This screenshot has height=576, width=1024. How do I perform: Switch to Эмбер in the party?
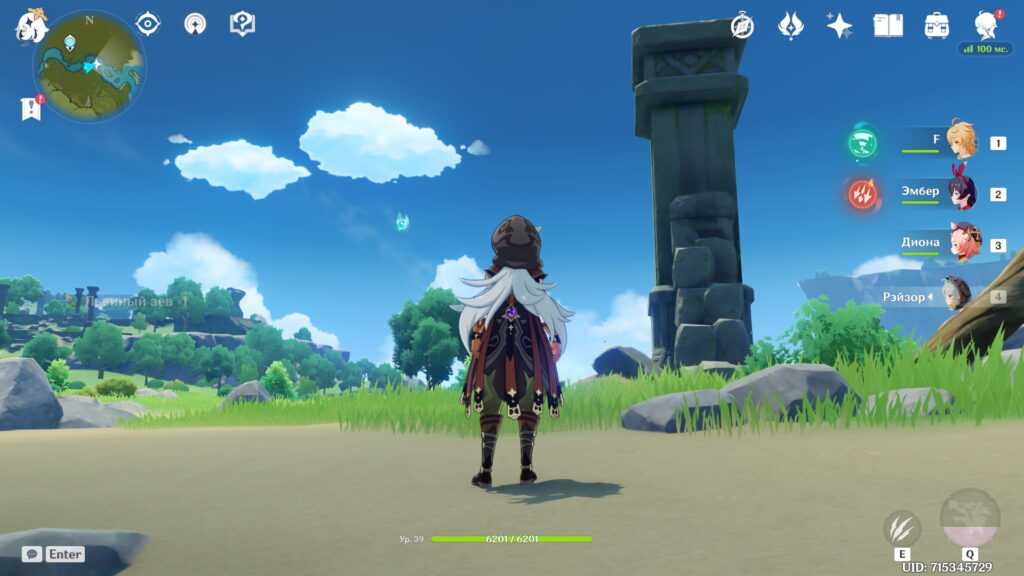961,193
